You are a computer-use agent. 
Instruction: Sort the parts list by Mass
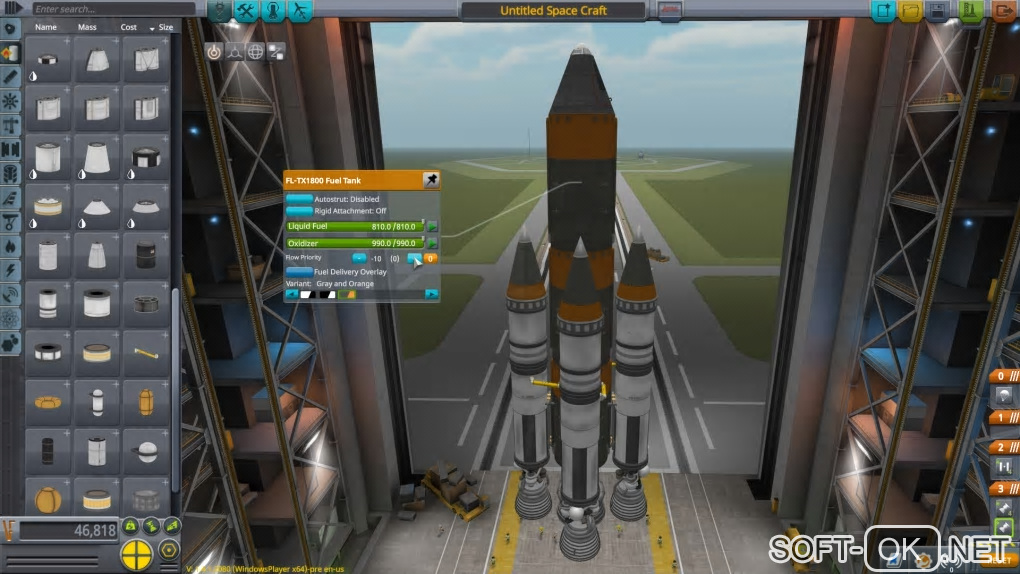coord(87,27)
